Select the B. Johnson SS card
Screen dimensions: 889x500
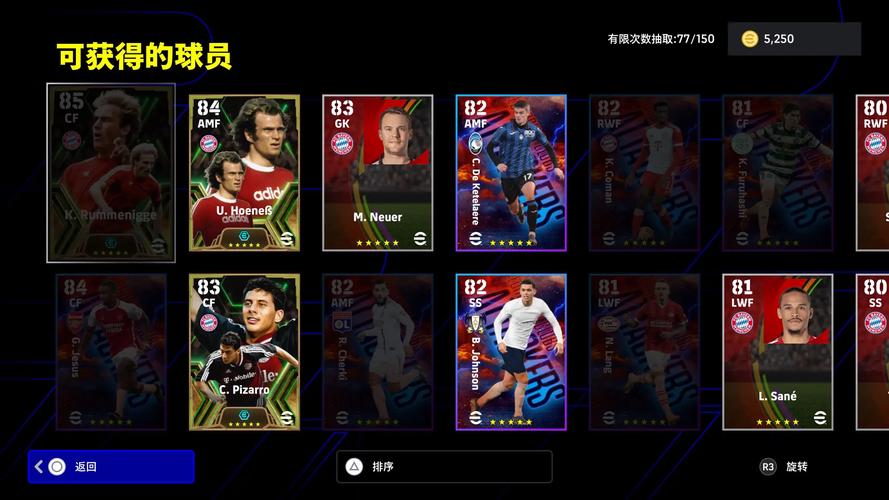(x=511, y=352)
